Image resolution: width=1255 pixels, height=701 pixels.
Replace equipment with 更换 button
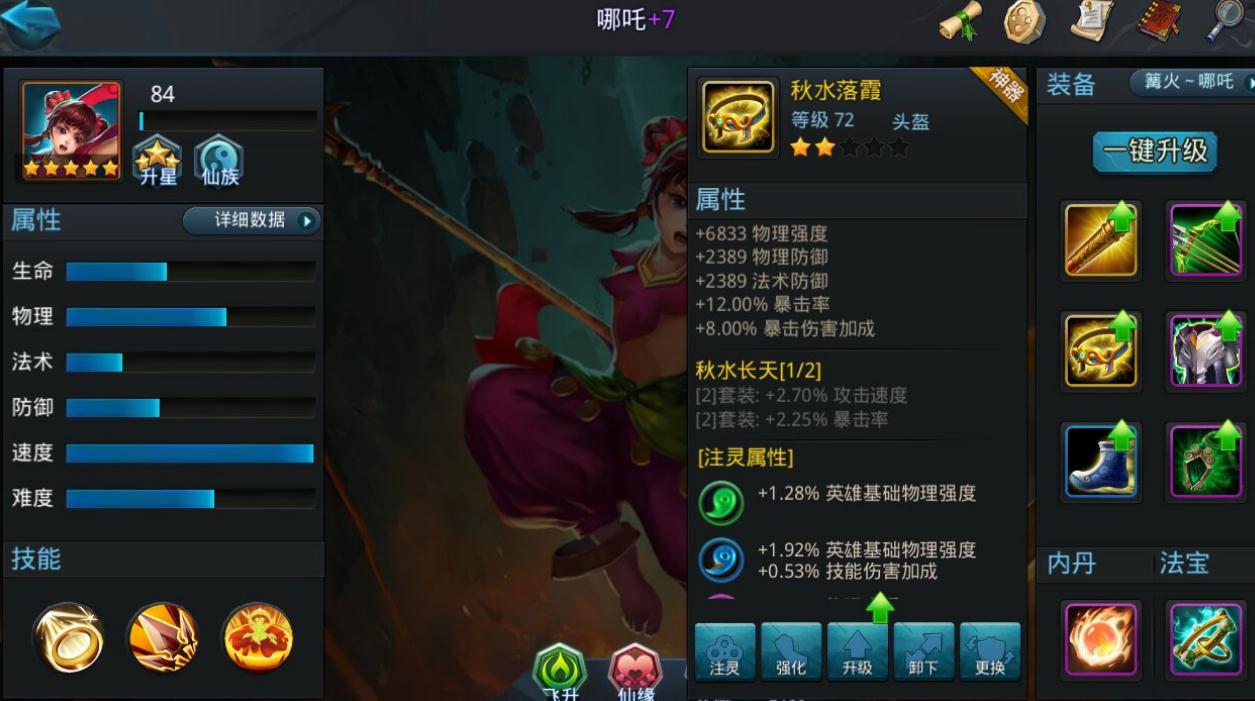pyautogui.click(x=990, y=652)
